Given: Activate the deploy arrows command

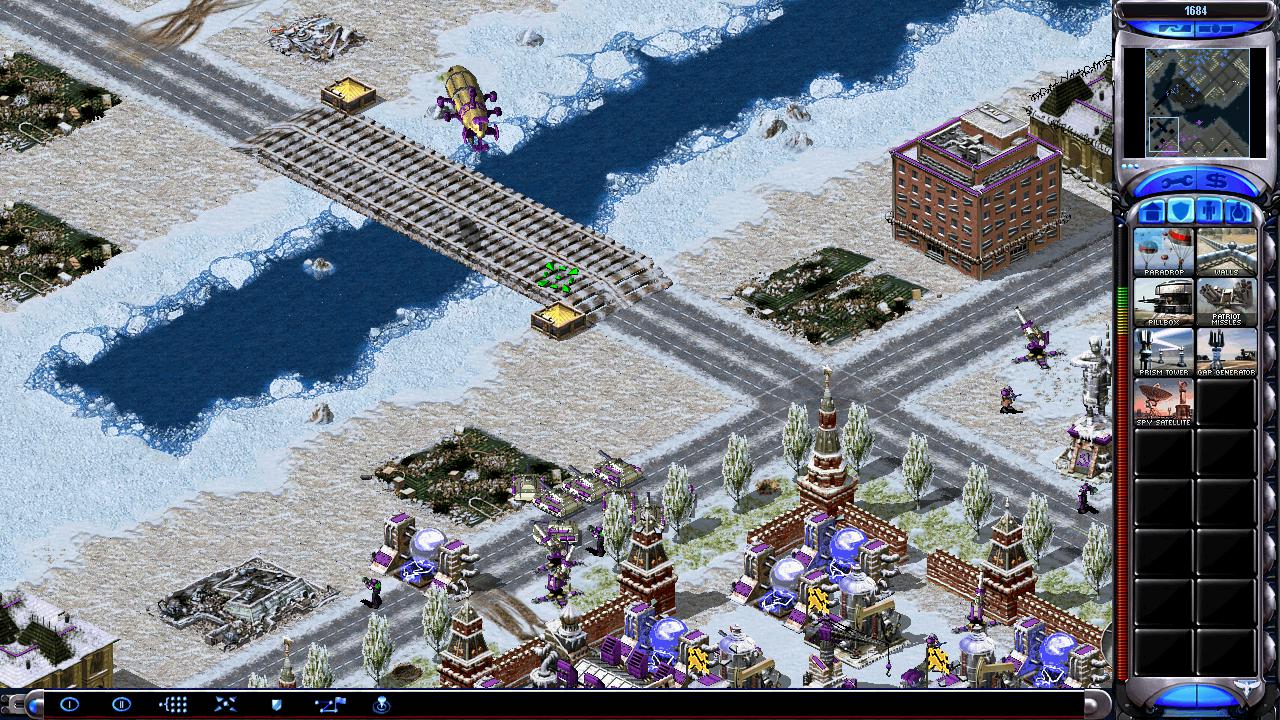Looking at the screenshot, I should tap(225, 704).
